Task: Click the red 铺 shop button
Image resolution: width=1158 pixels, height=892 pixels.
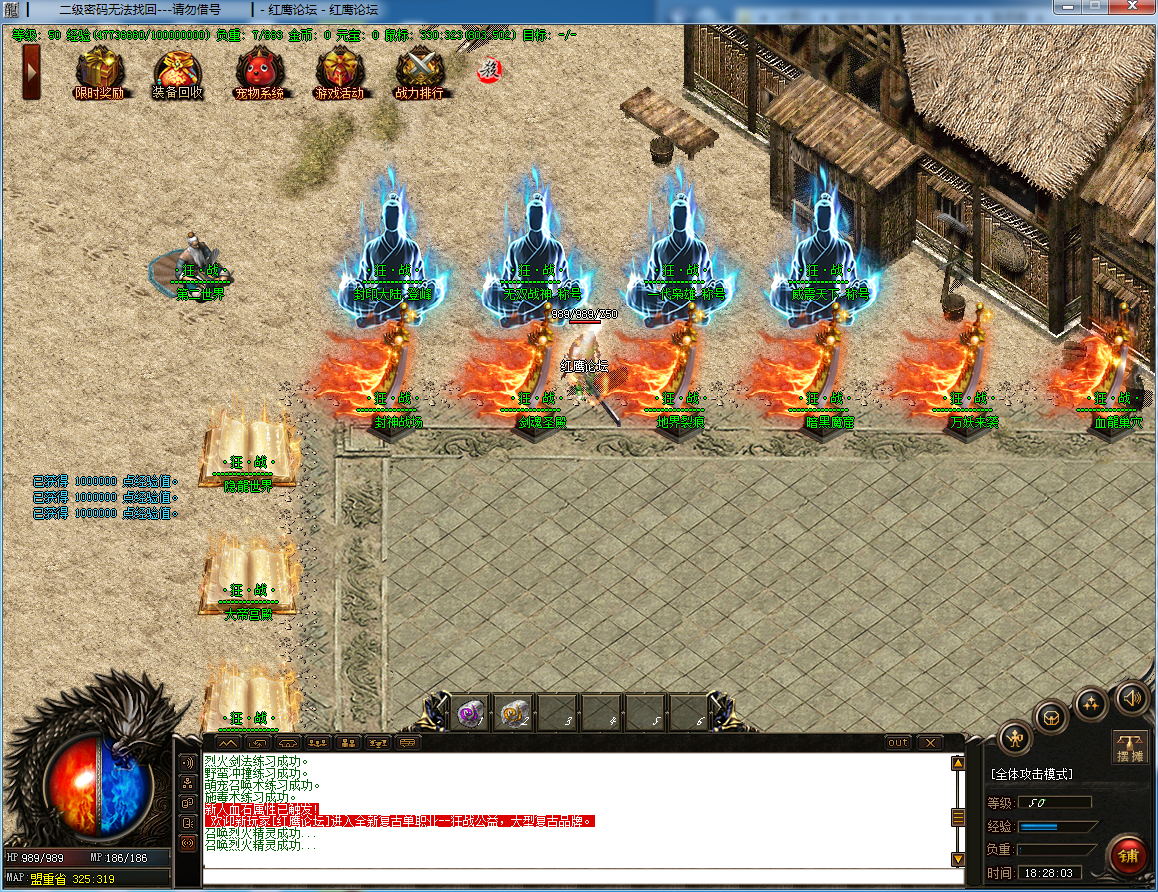Action: [x=1129, y=856]
